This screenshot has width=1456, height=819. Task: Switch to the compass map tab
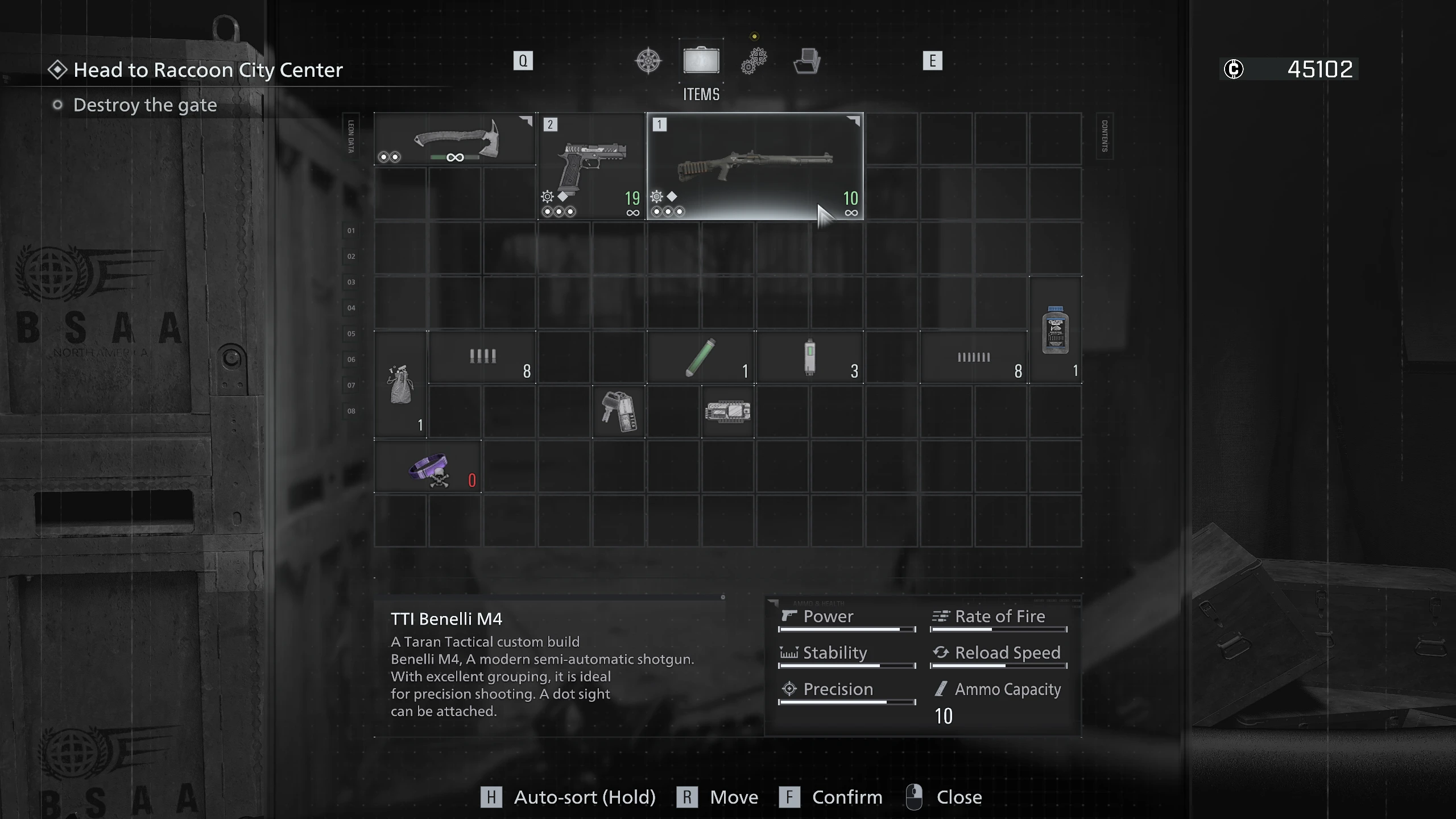pyautogui.click(x=648, y=61)
